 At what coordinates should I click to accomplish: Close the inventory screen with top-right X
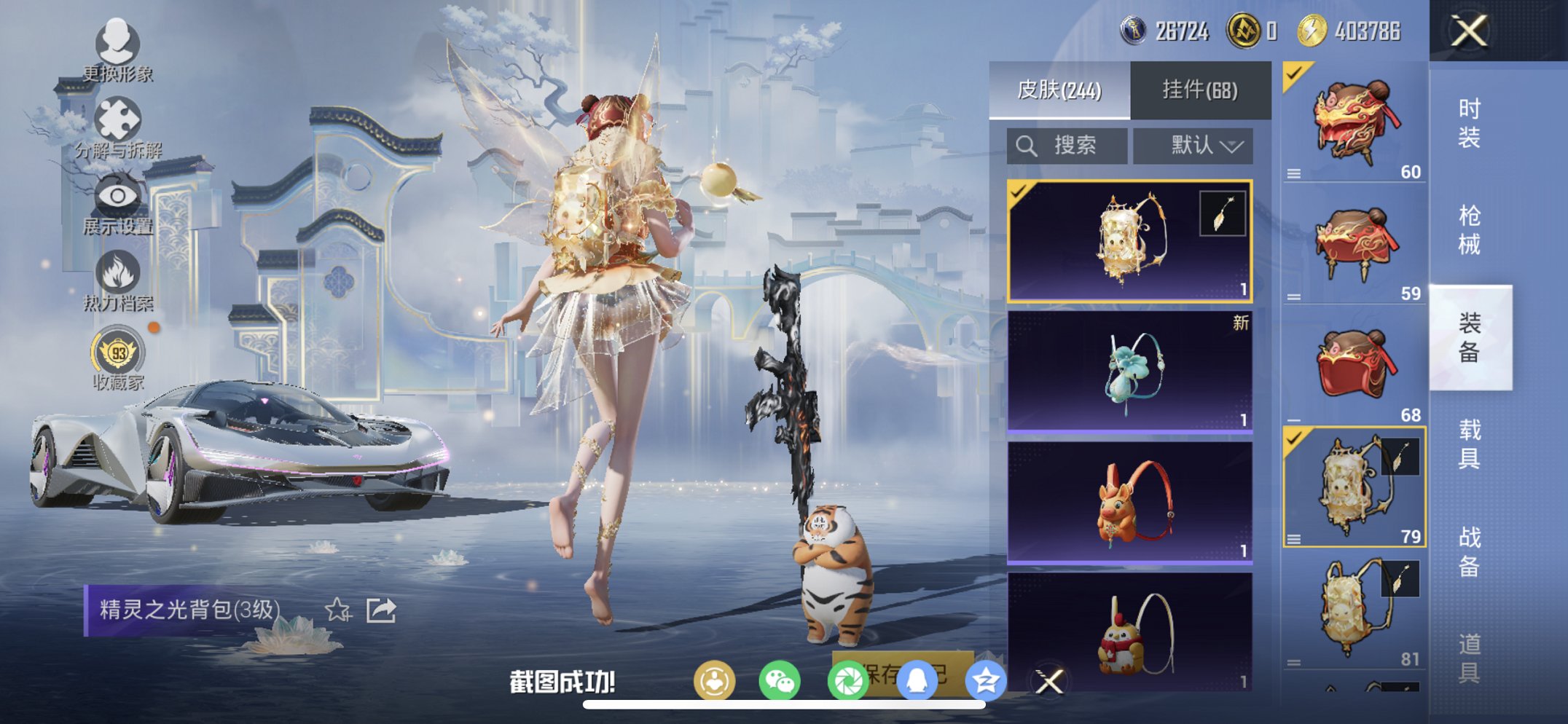(x=1469, y=31)
